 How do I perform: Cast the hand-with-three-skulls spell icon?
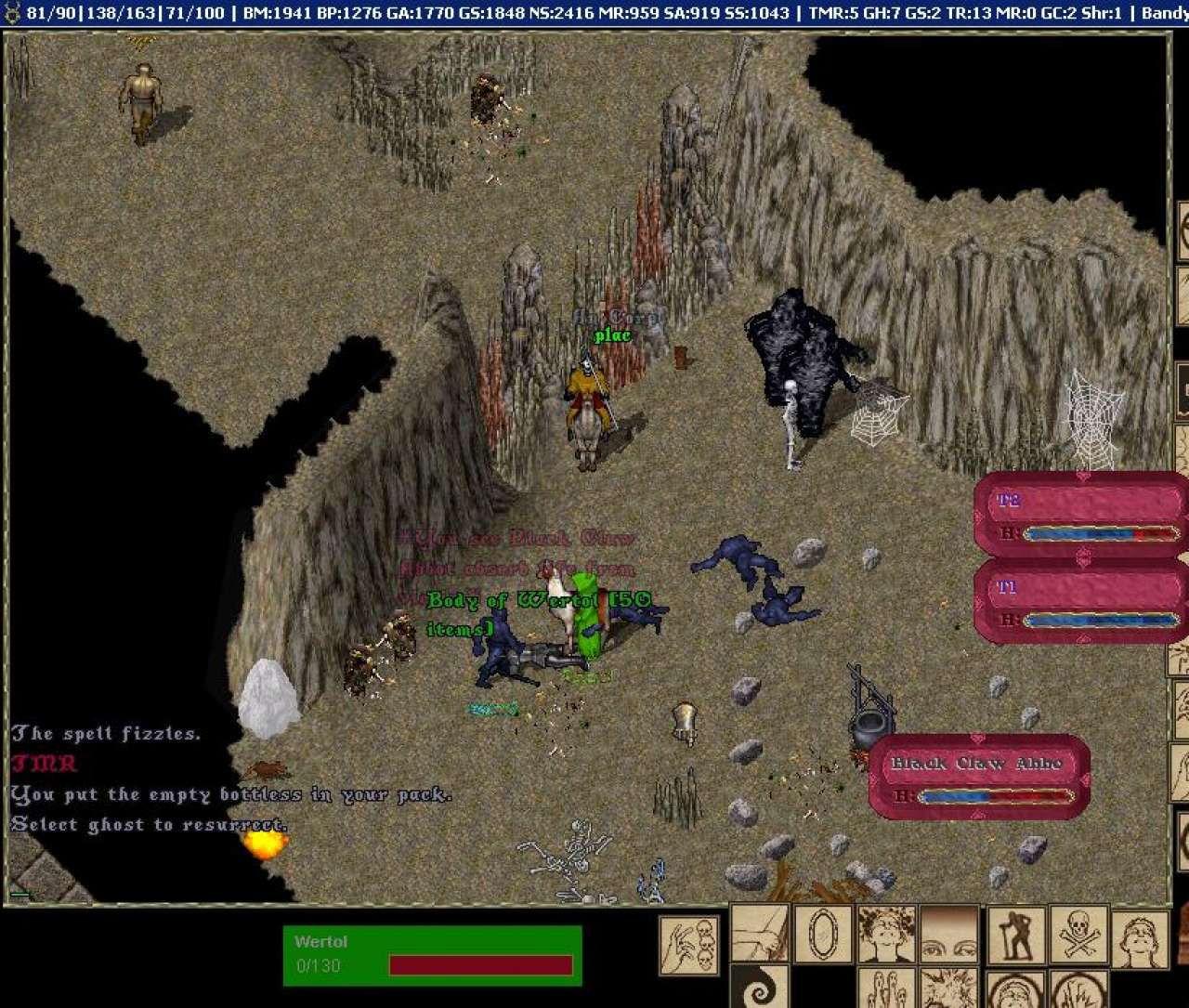pyautogui.click(x=690, y=945)
